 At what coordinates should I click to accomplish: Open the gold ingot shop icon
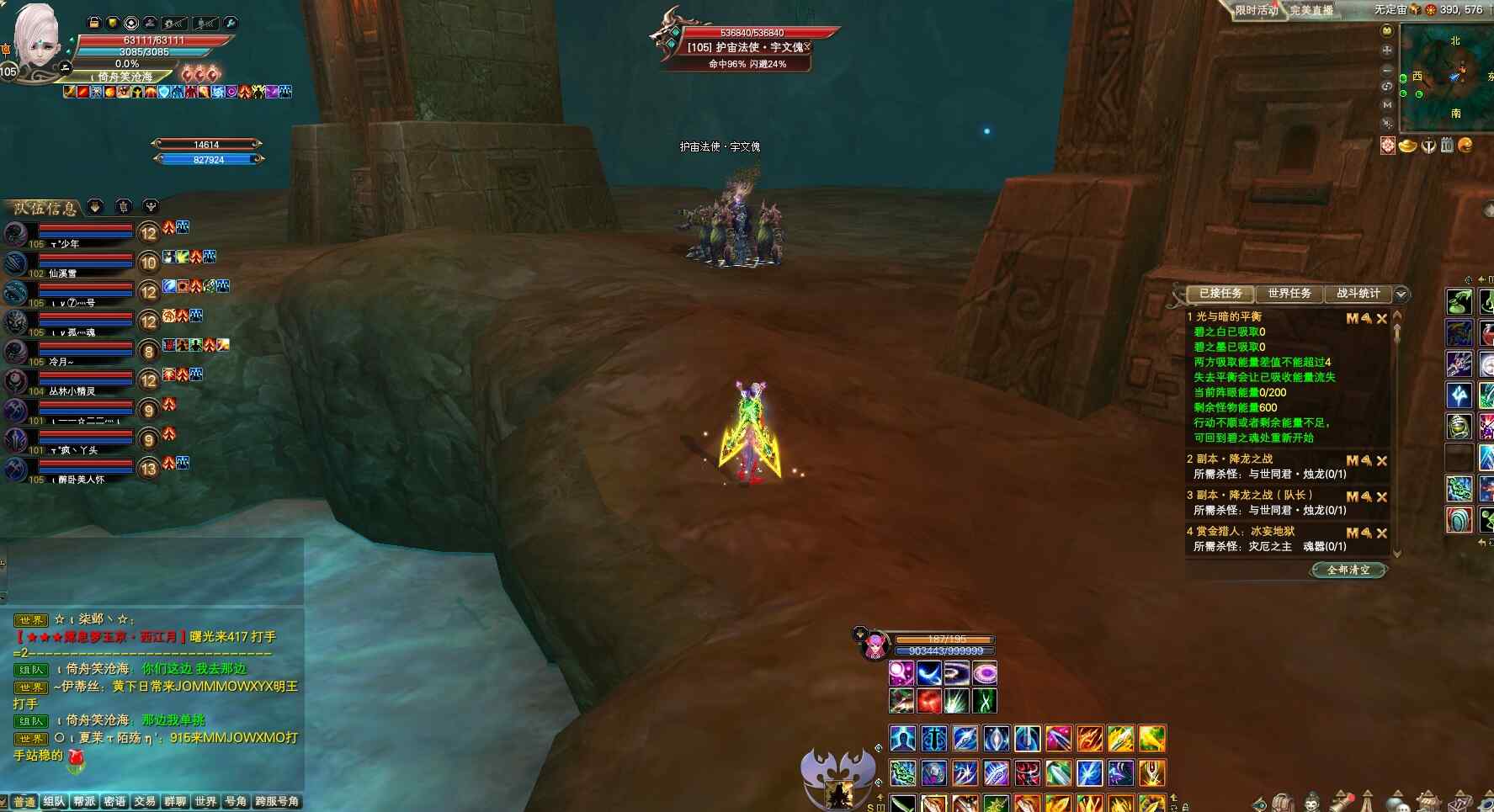[1407, 146]
